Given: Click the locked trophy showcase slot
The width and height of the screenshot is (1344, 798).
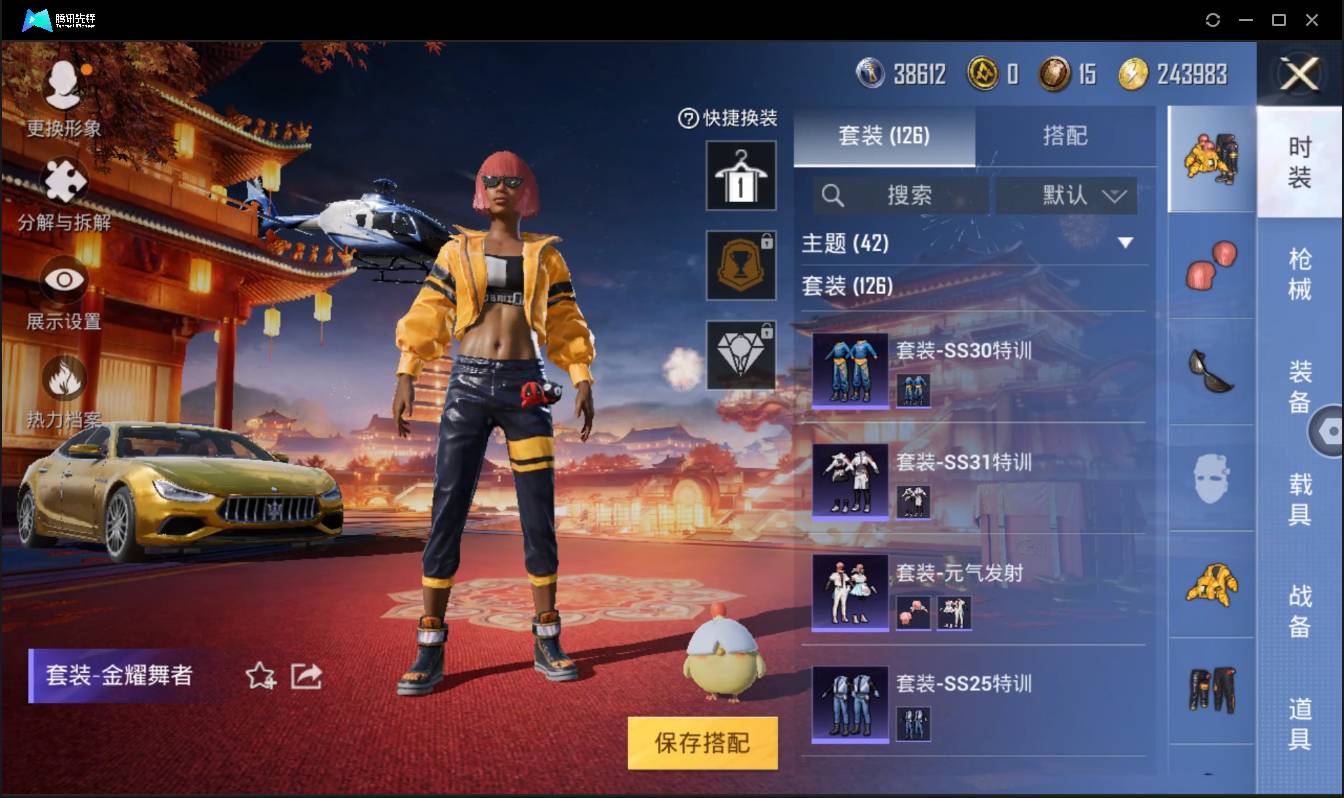Looking at the screenshot, I should pos(741,267).
